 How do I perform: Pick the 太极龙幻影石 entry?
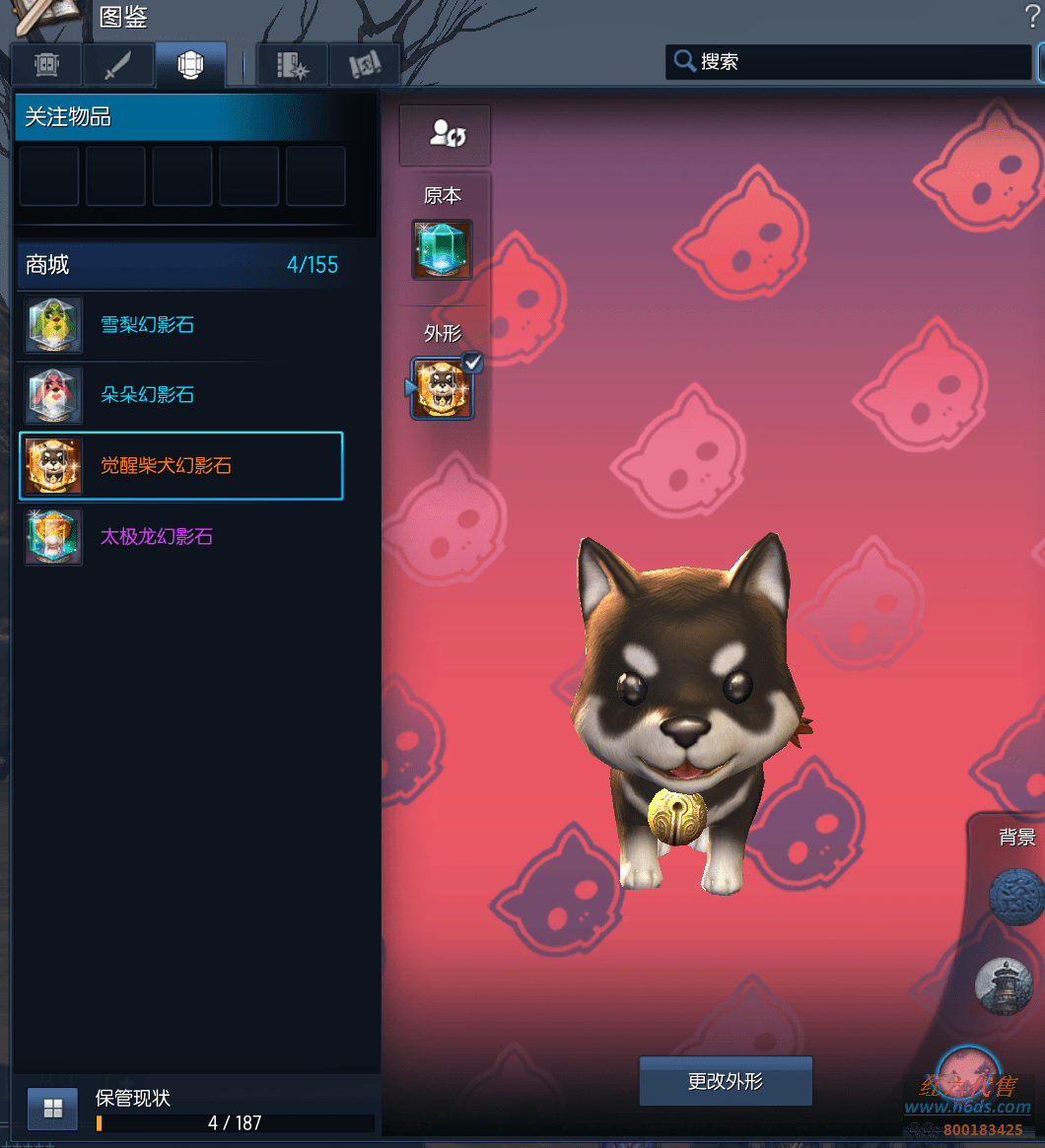180,537
